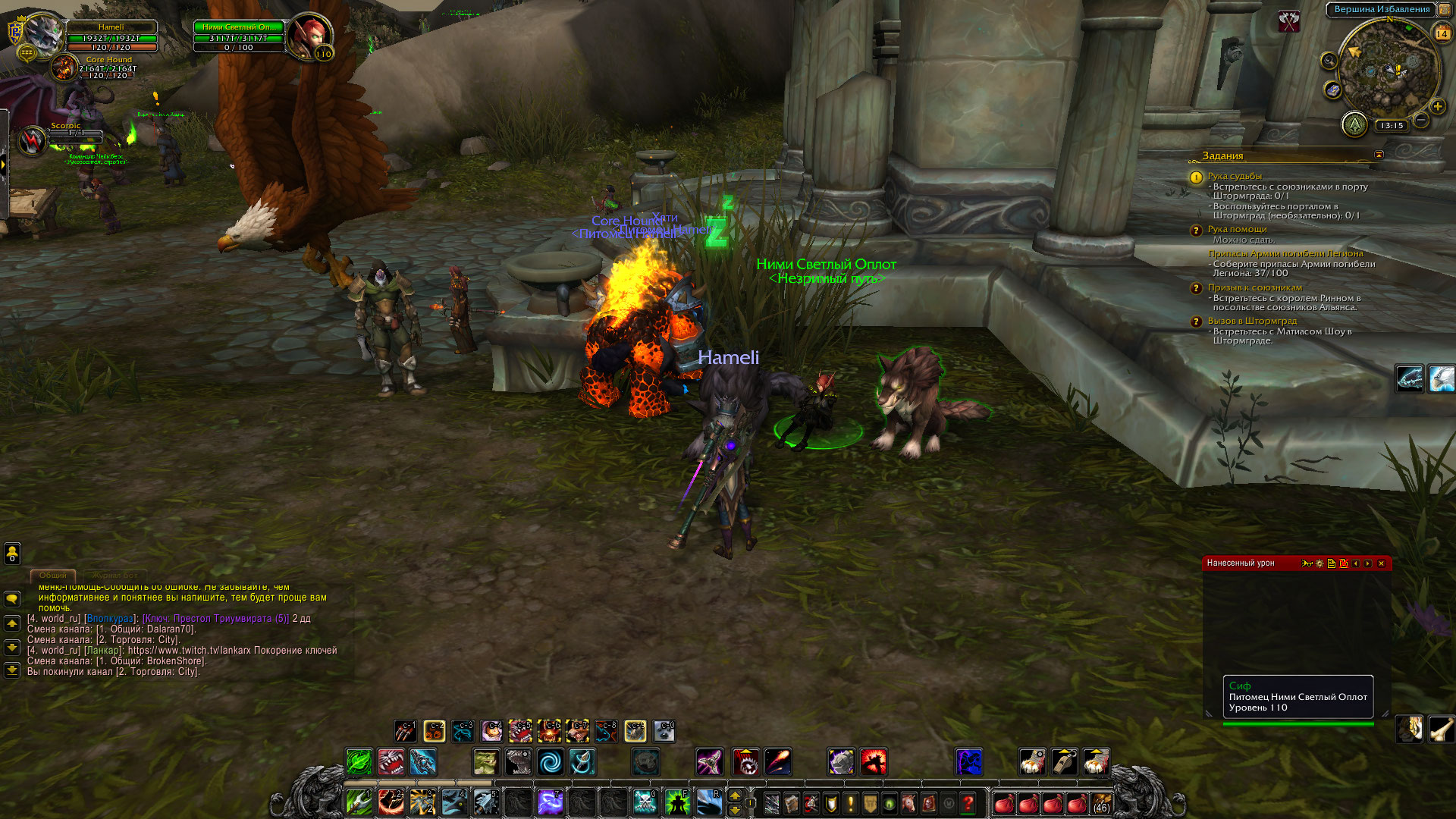Close the Нанесенный урон damage meter window
1456x819 pixels.
tap(1381, 563)
